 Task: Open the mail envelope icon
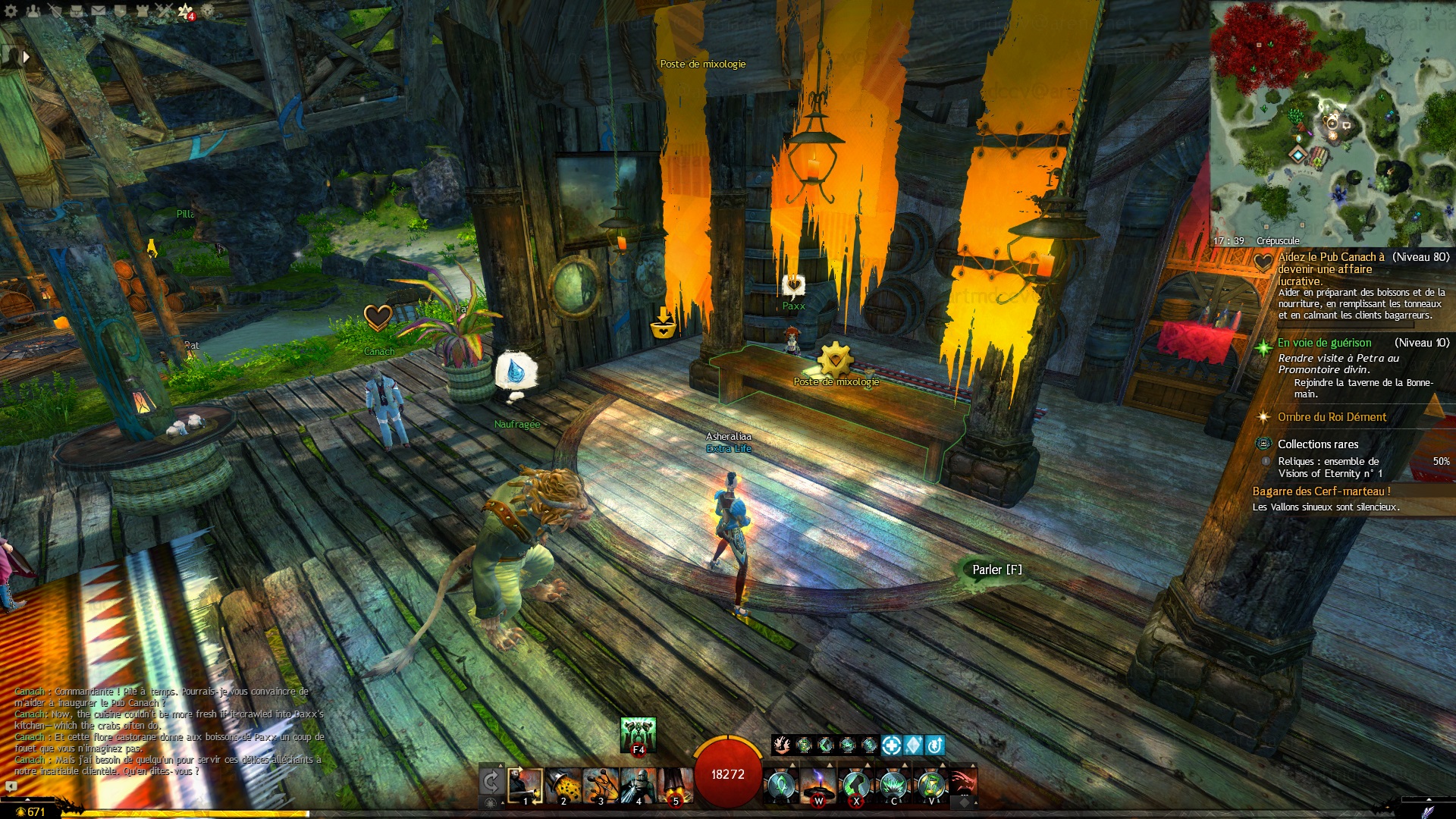(x=99, y=11)
